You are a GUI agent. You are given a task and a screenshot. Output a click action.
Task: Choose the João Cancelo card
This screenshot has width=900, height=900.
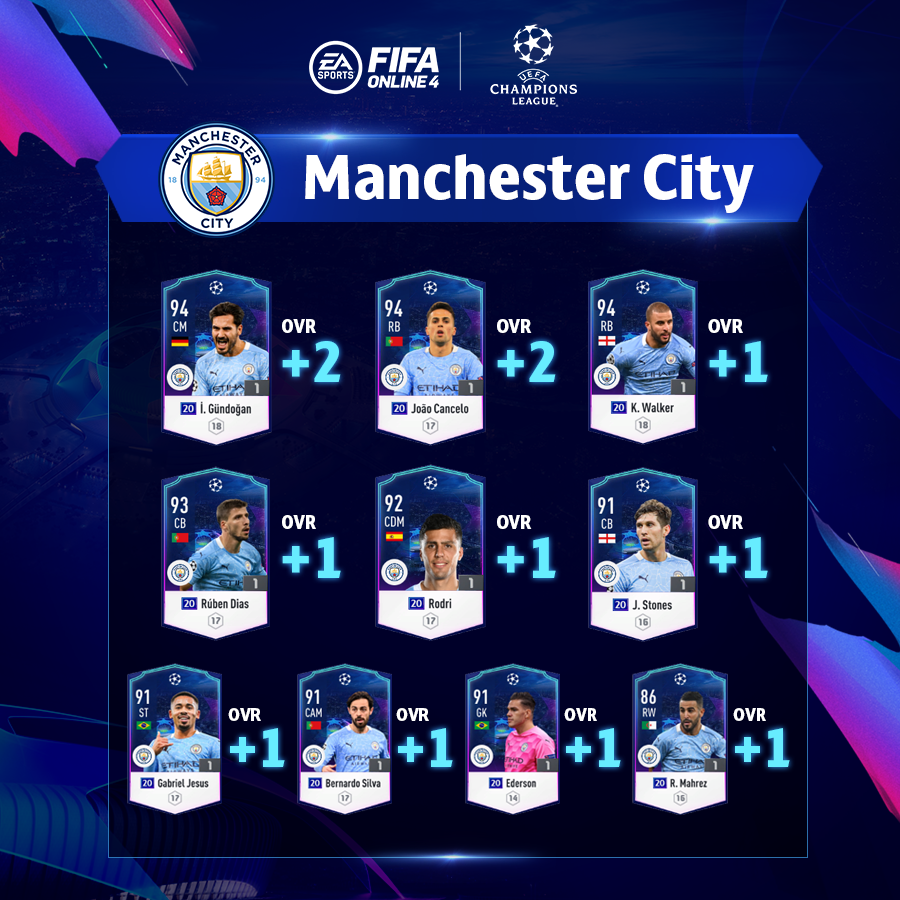(429, 355)
